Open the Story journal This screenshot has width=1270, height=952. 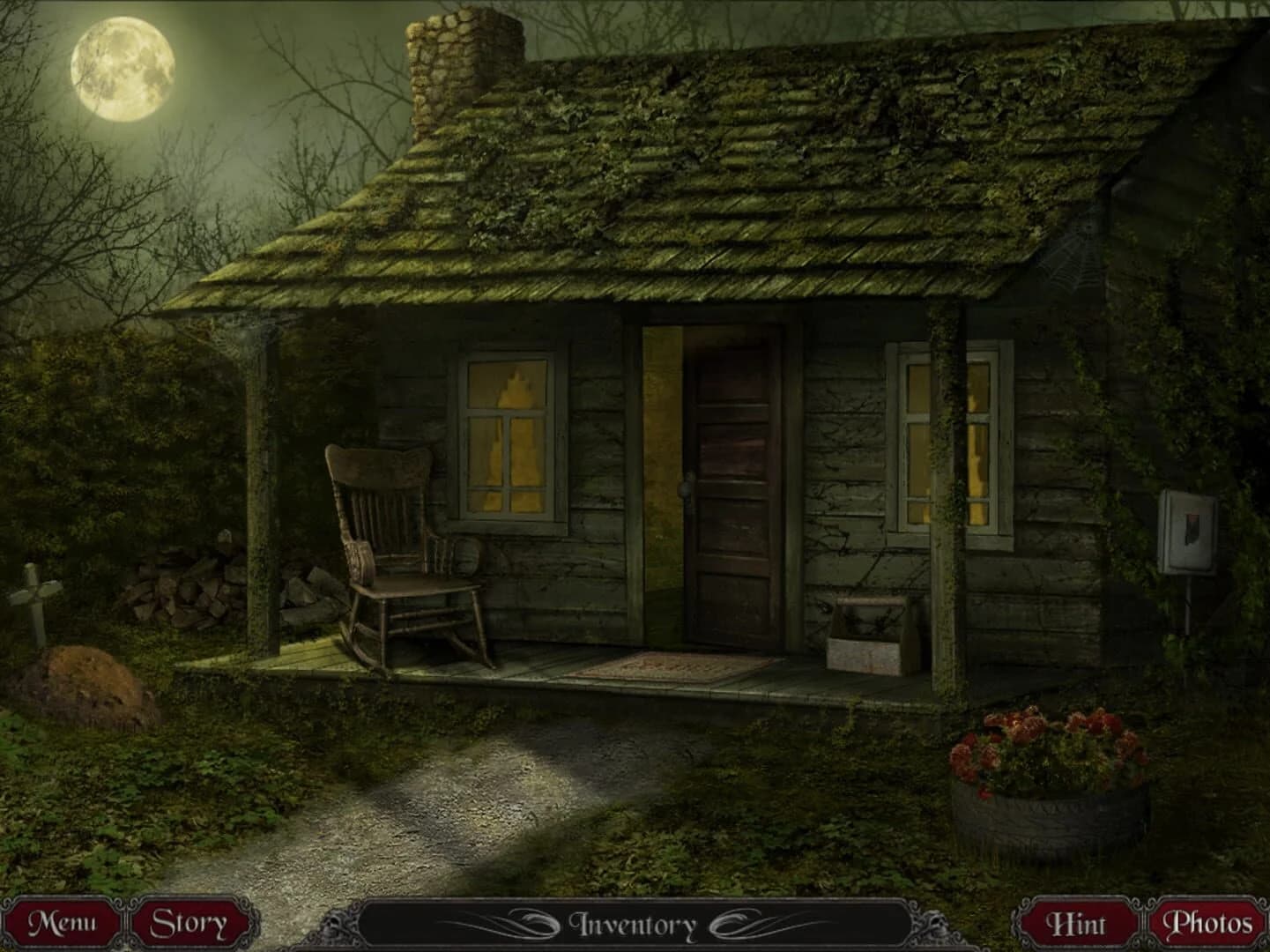tap(190, 924)
